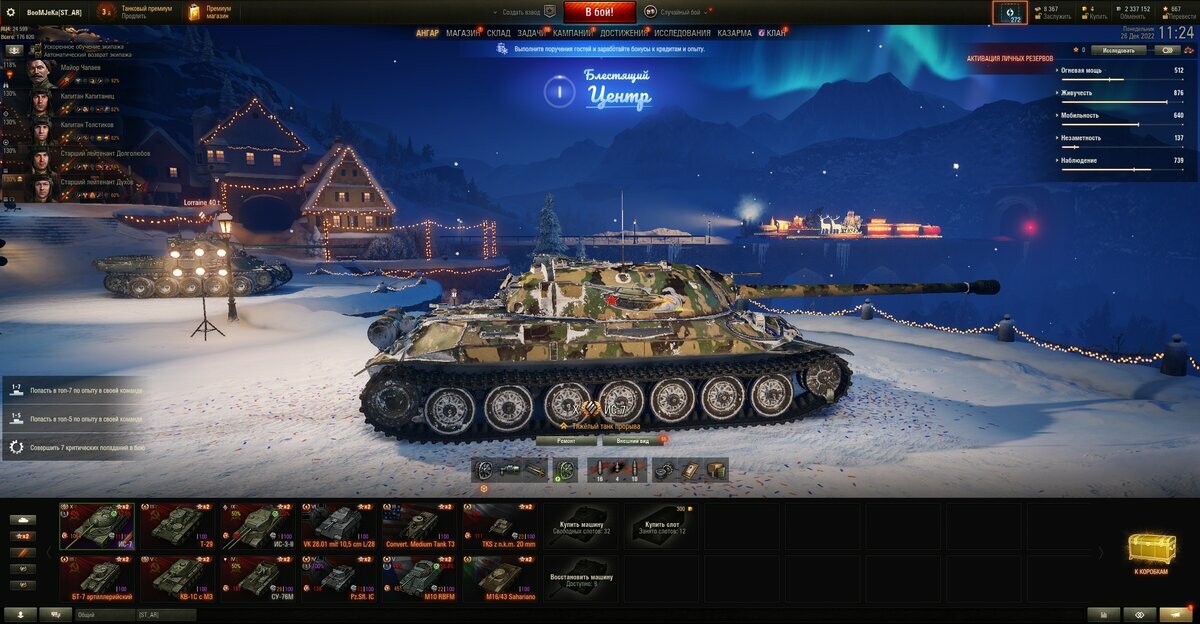Screen dimensions: 1200x624
Task: Open the «Казарма» barracks tab
Action: click(x=734, y=33)
